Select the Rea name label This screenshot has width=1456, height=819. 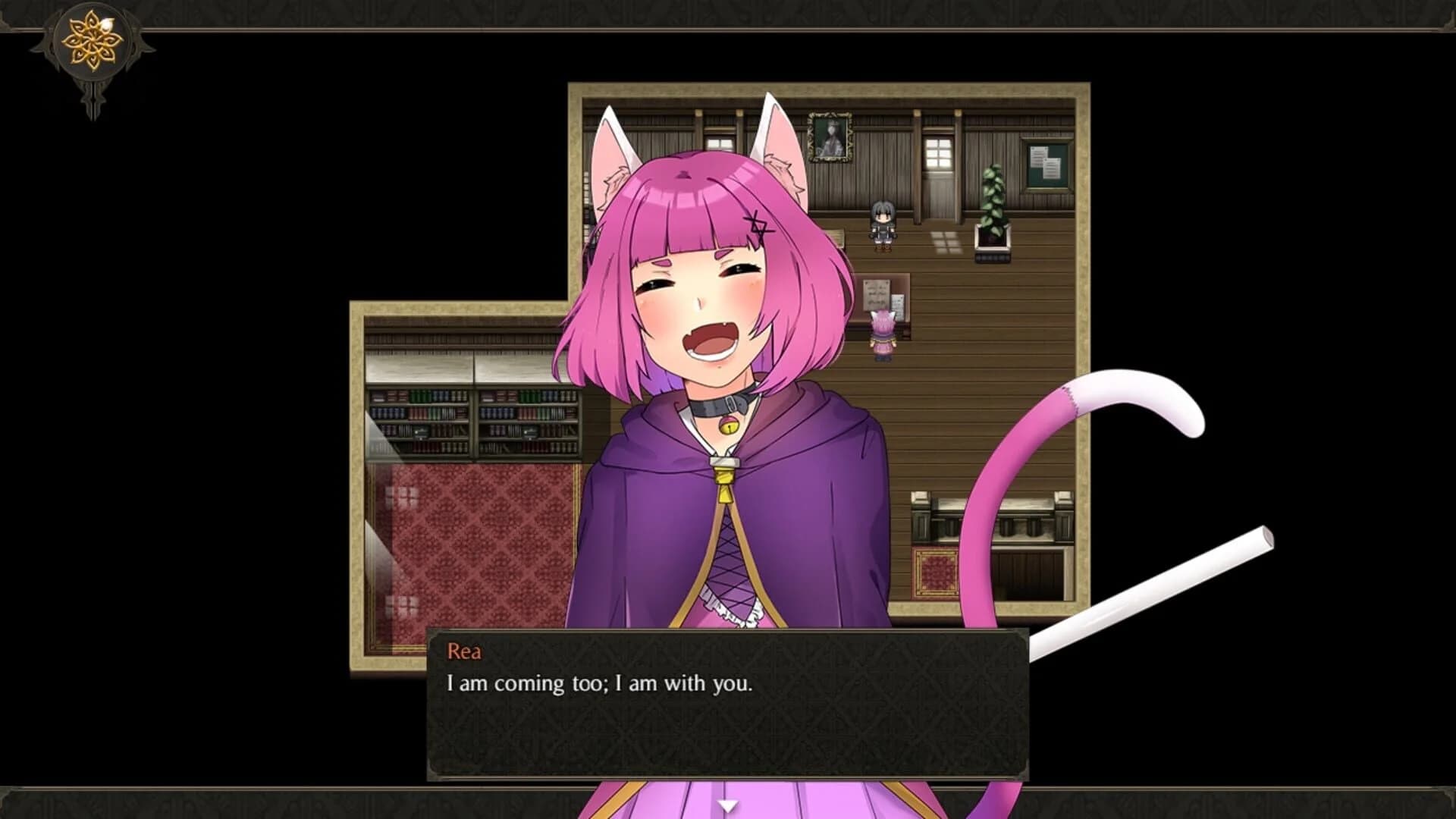(x=465, y=652)
